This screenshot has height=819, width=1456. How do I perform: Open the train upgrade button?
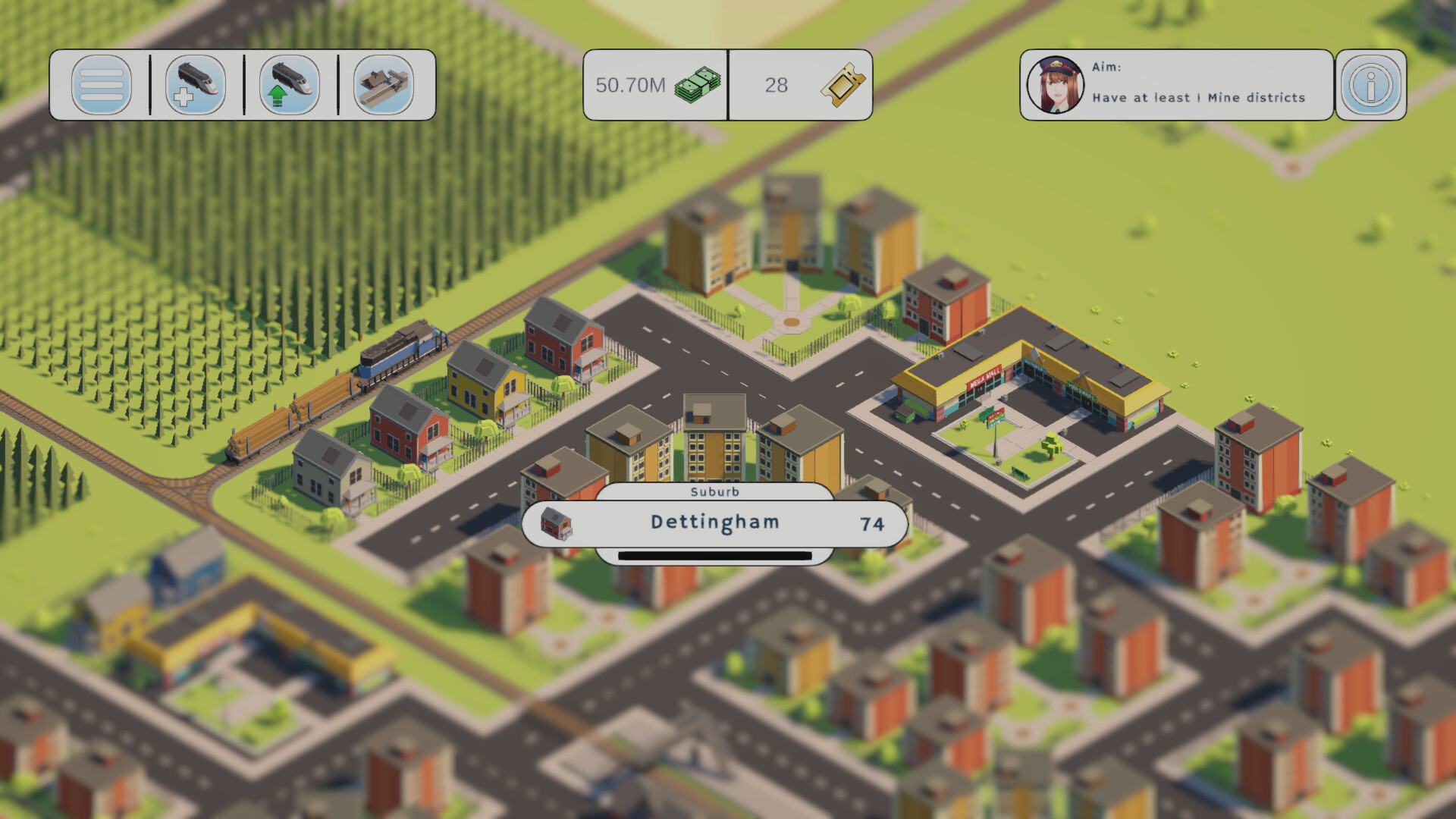pyautogui.click(x=290, y=85)
